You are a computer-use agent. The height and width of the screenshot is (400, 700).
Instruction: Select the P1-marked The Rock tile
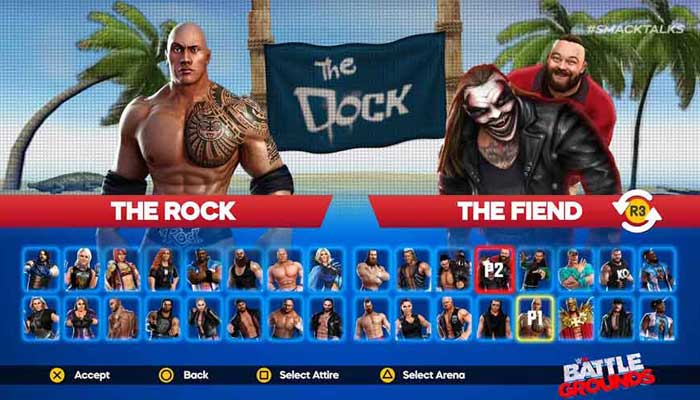535,319
